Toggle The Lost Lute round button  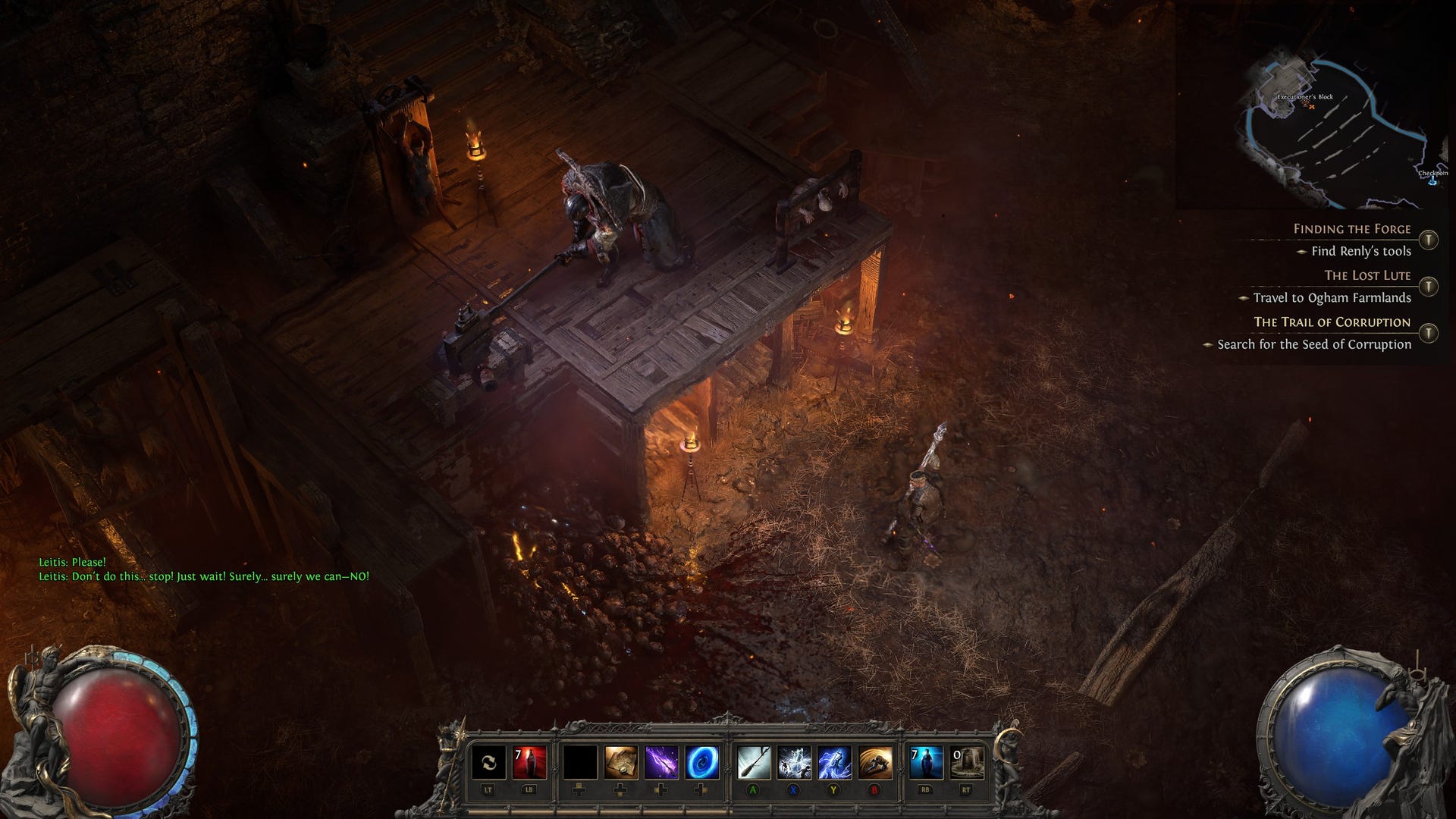pyautogui.click(x=1429, y=286)
